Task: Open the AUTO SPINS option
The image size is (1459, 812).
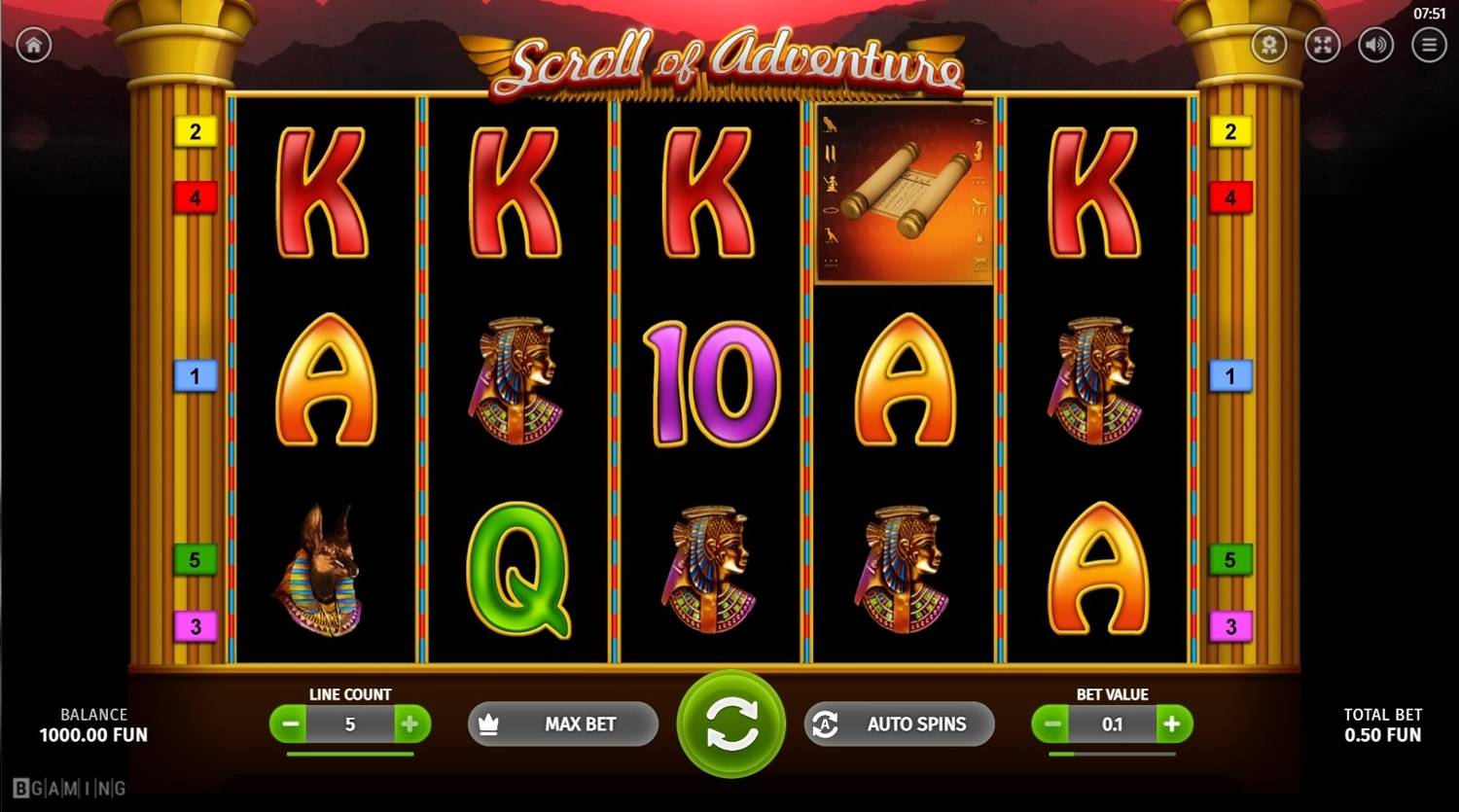Action: [900, 724]
